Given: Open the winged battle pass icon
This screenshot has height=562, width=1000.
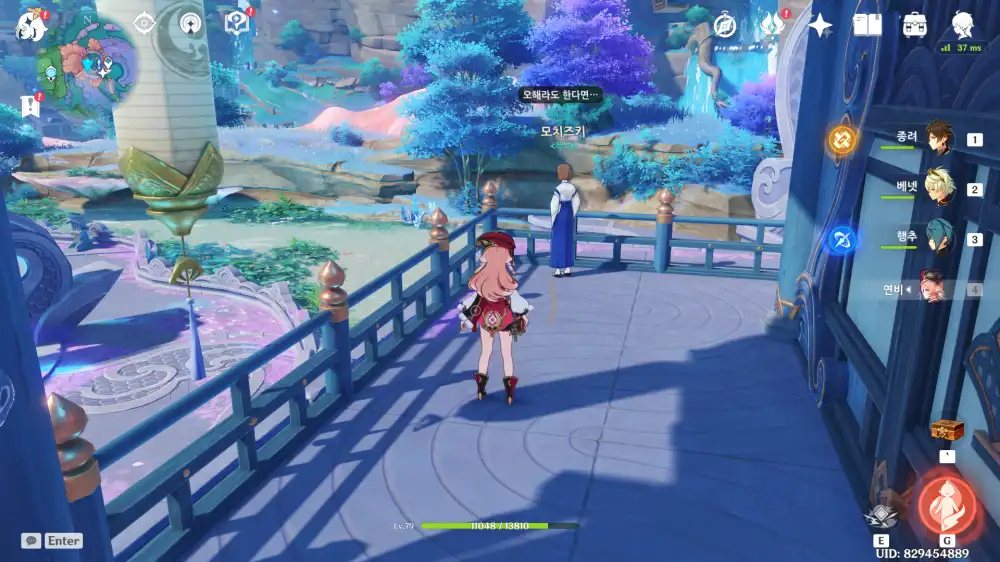Looking at the screenshot, I should pyautogui.click(x=772, y=25).
